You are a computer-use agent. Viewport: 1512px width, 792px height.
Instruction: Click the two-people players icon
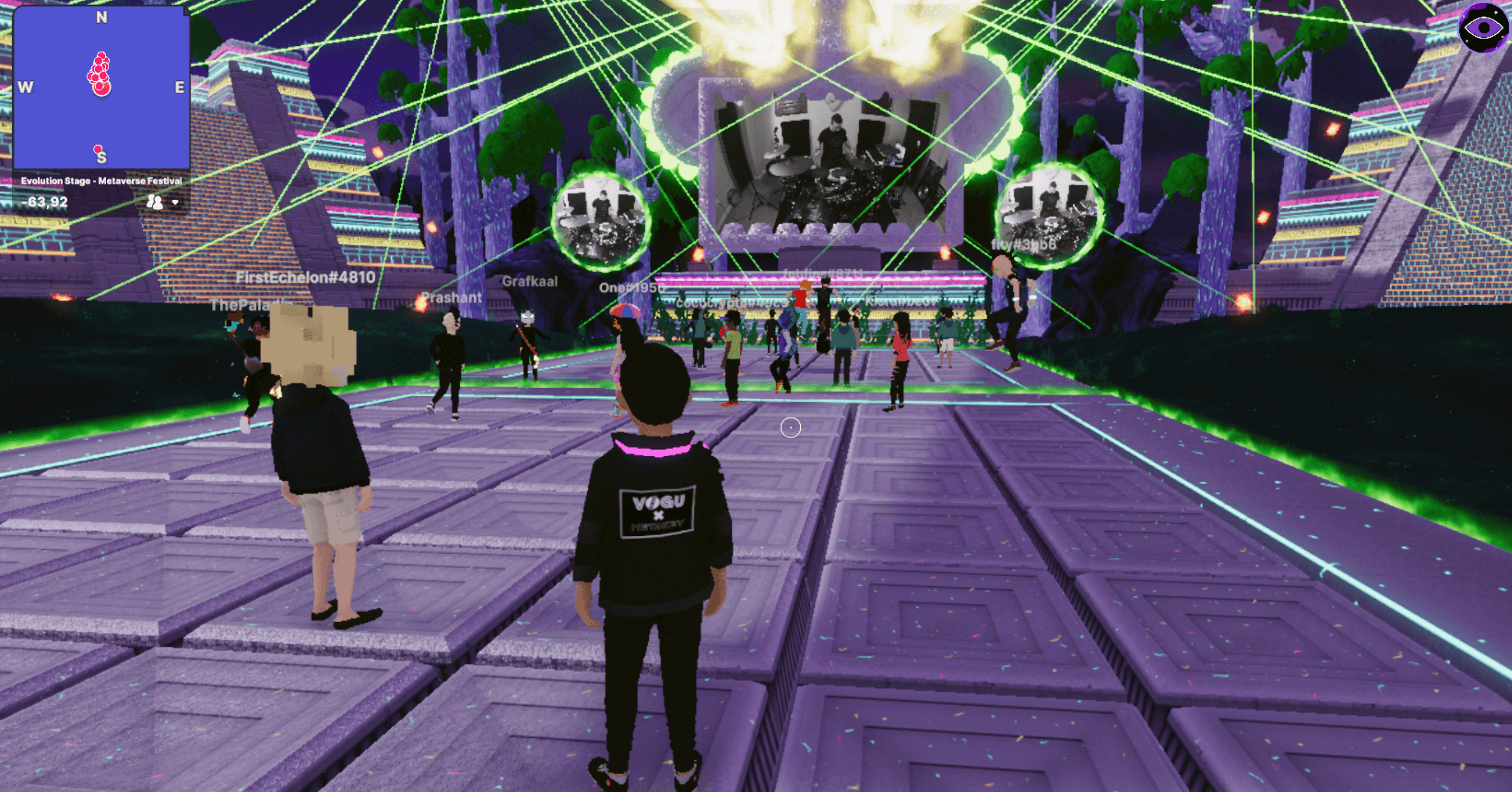pyautogui.click(x=154, y=202)
